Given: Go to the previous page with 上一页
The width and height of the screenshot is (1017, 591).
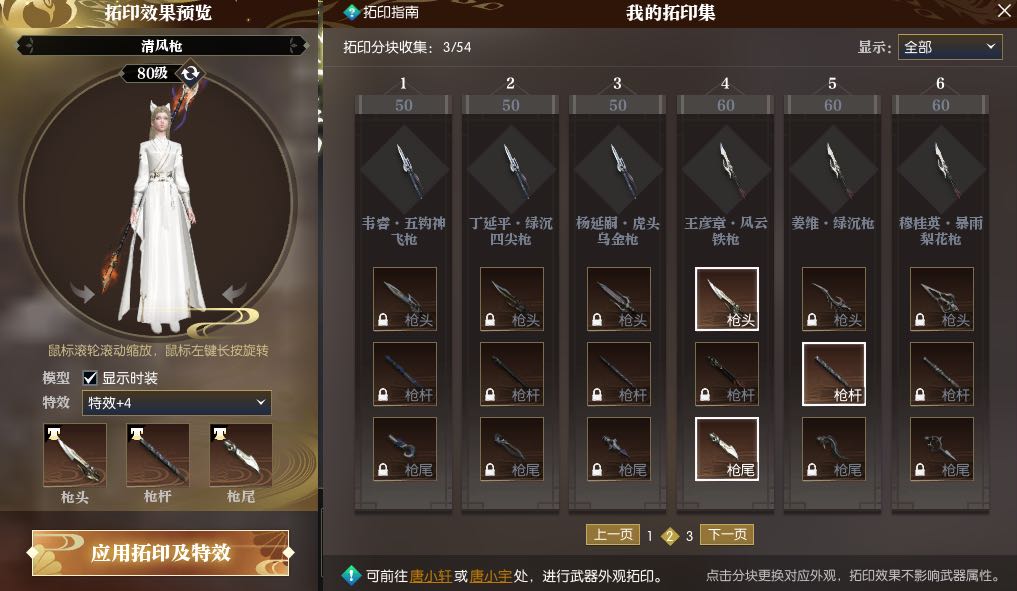Looking at the screenshot, I should (x=612, y=535).
